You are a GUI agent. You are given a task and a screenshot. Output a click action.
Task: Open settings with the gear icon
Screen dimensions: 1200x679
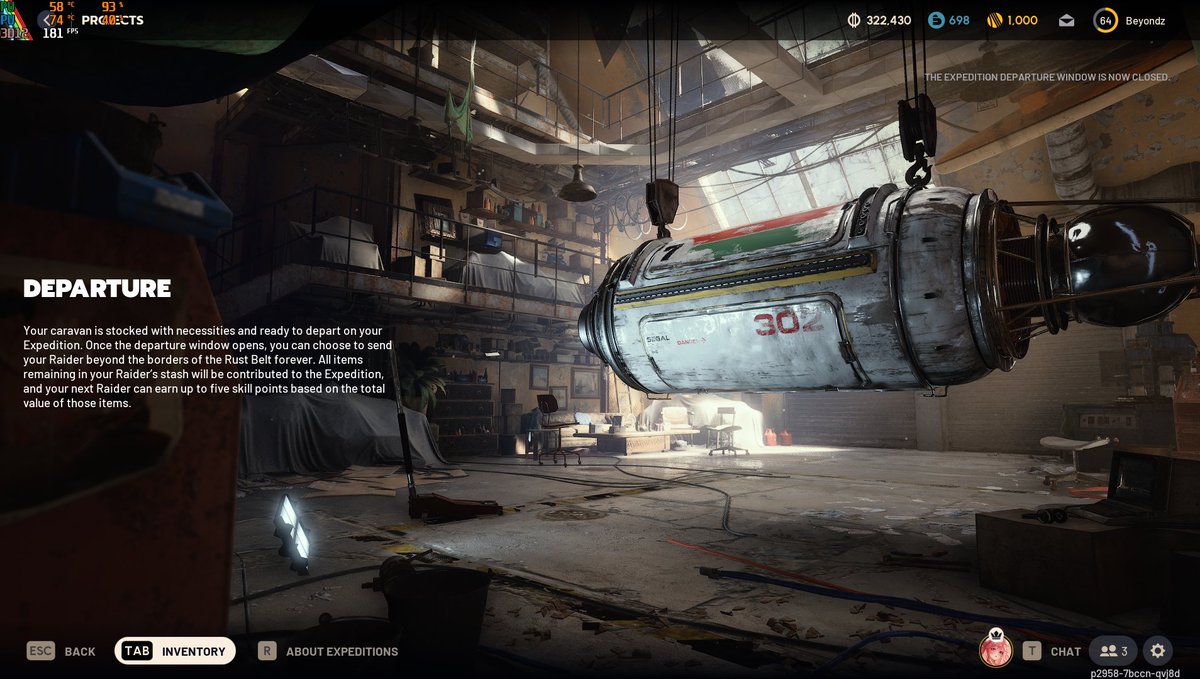1158,651
